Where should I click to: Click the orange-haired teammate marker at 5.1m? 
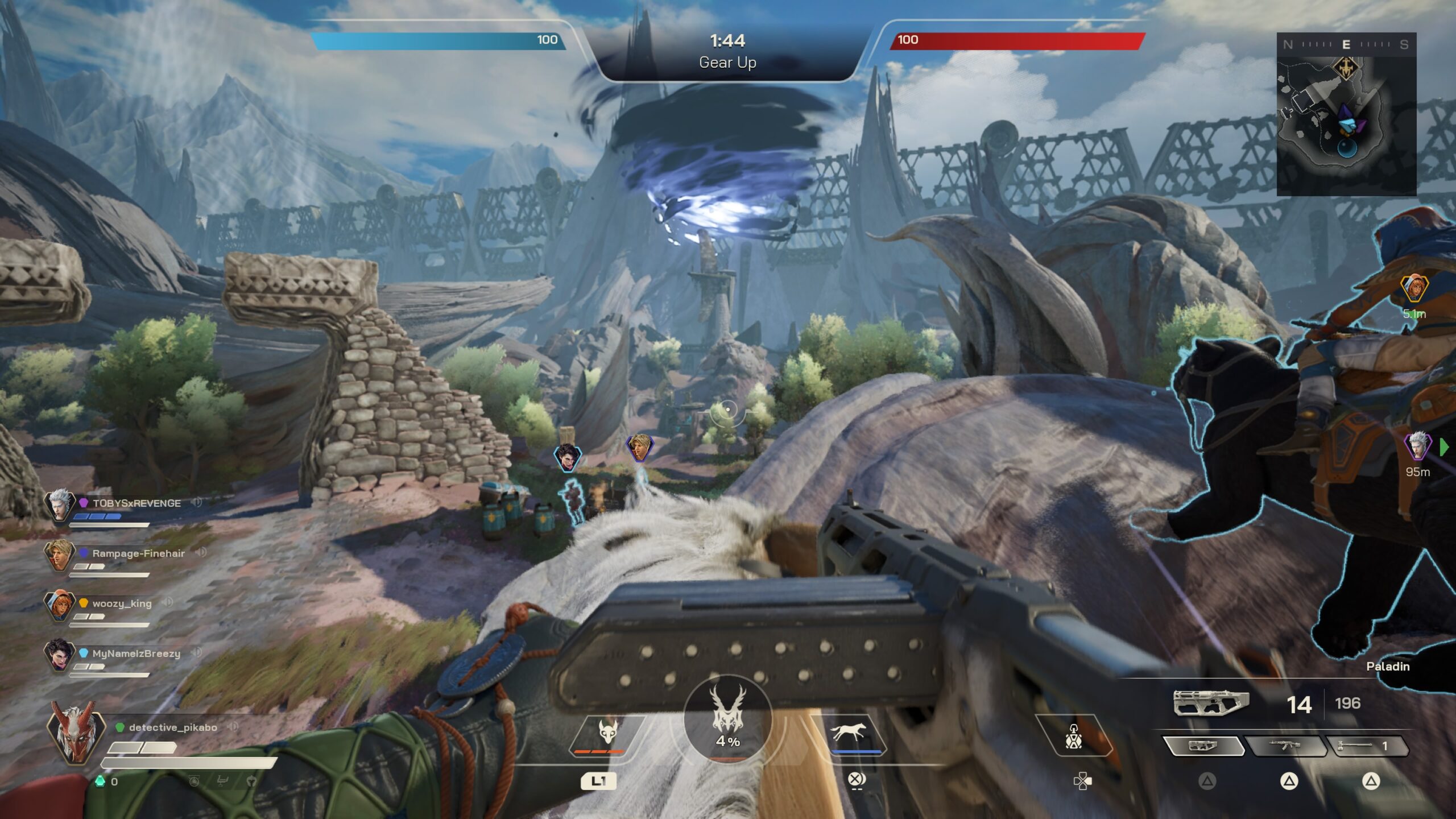coord(1413,288)
